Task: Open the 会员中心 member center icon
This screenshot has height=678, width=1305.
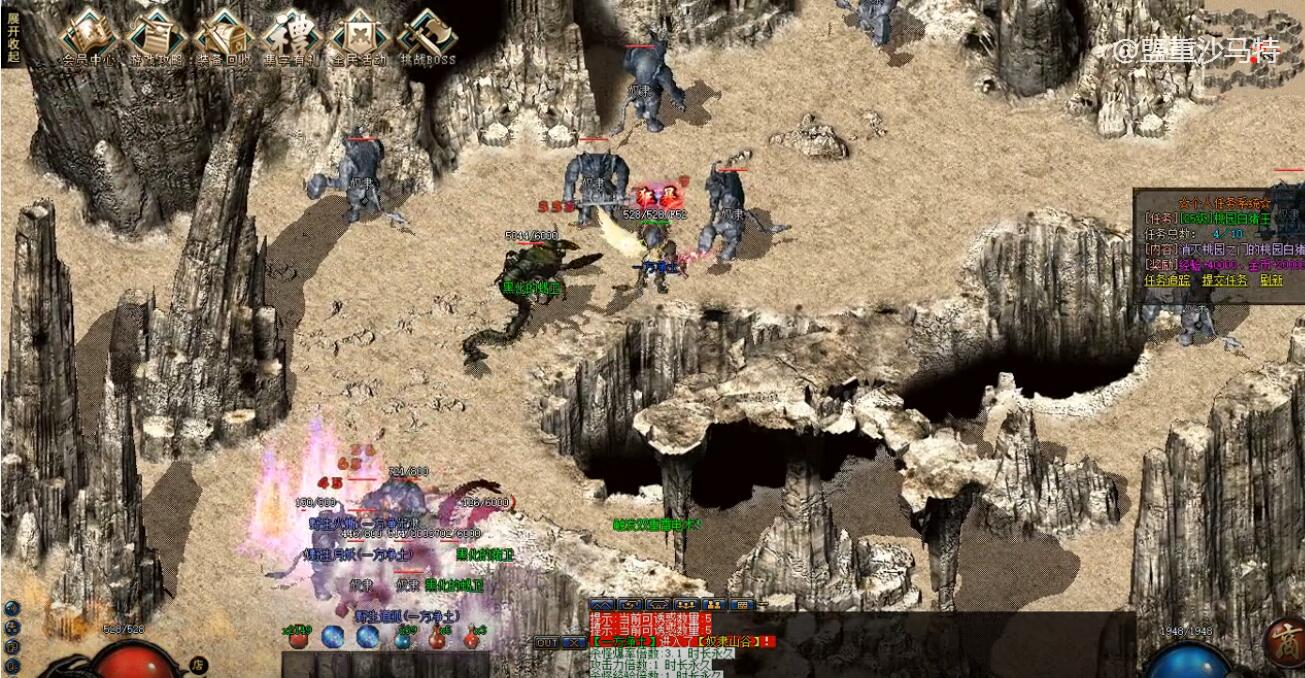Action: click(x=88, y=36)
